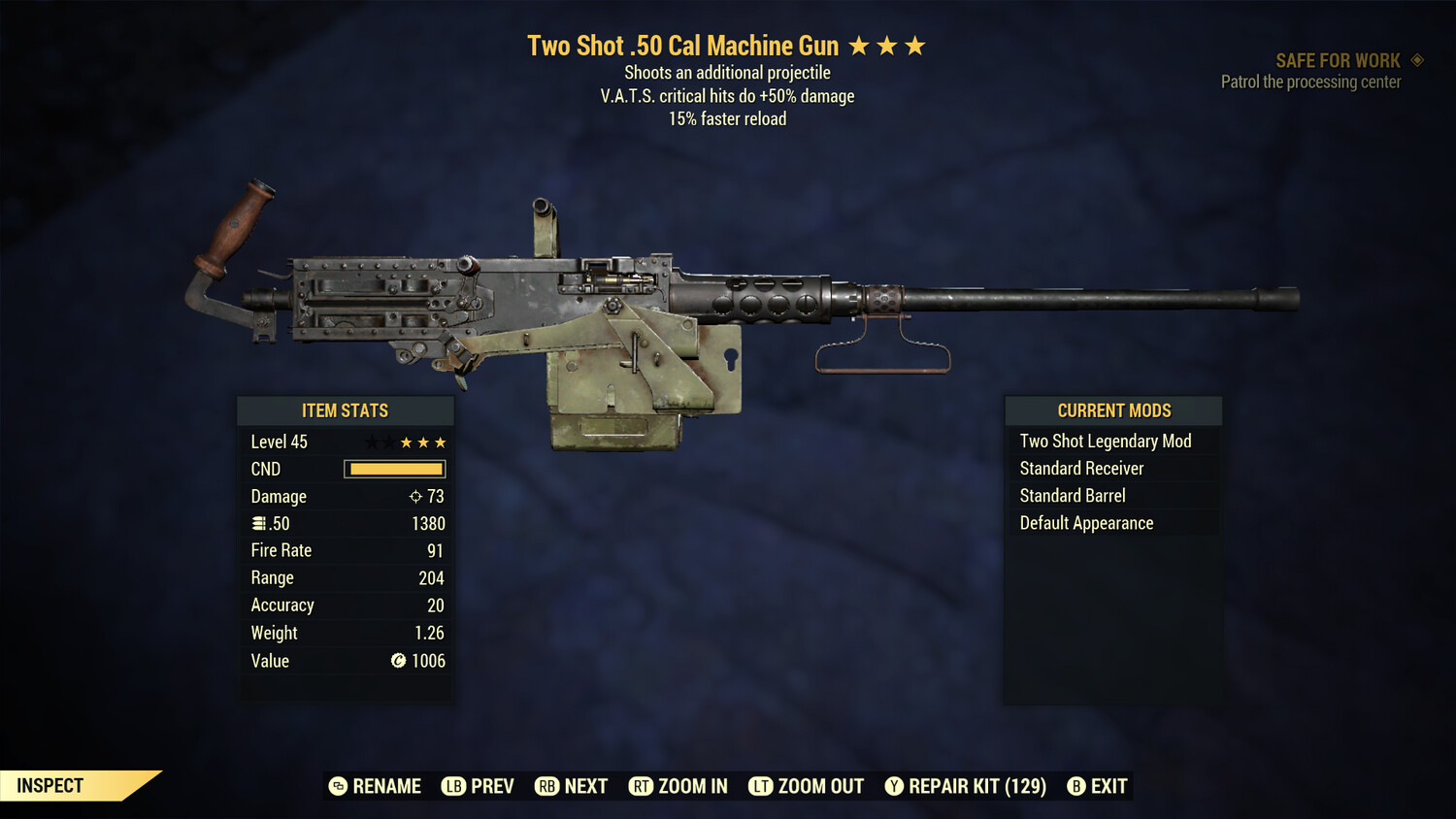The height and width of the screenshot is (819, 1456).
Task: Click the yellow CND condition bar
Action: pyautogui.click(x=394, y=469)
